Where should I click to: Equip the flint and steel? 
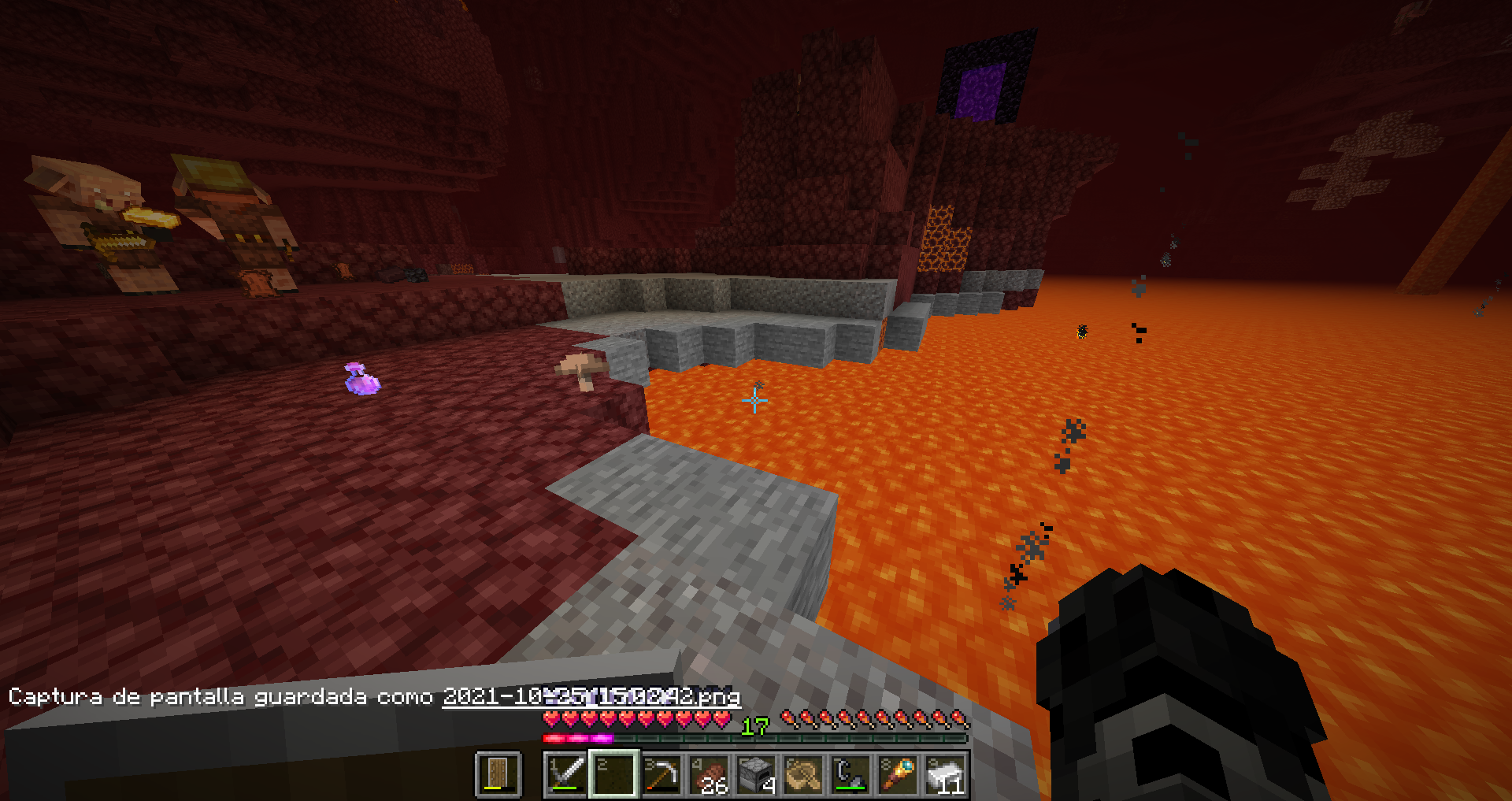tap(850, 774)
